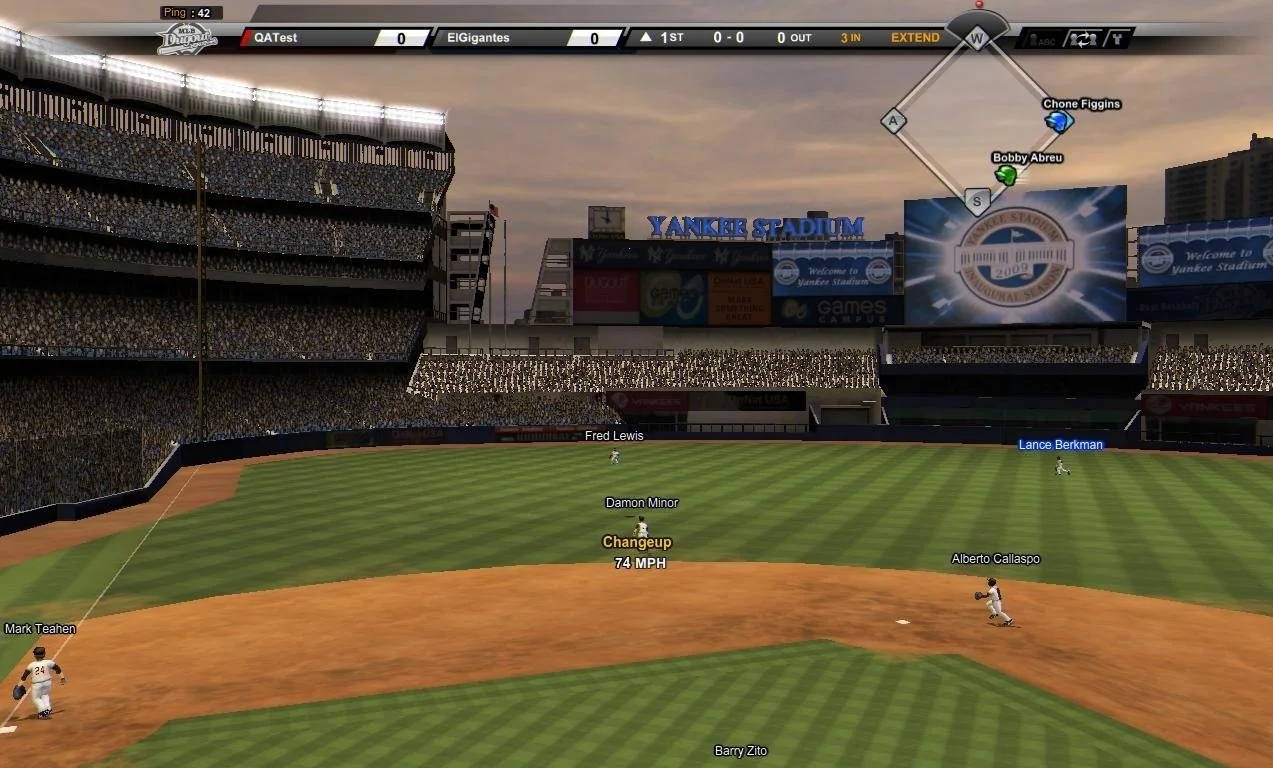
Task: Click the jersey icon in the top bar
Action: (x=1118, y=39)
